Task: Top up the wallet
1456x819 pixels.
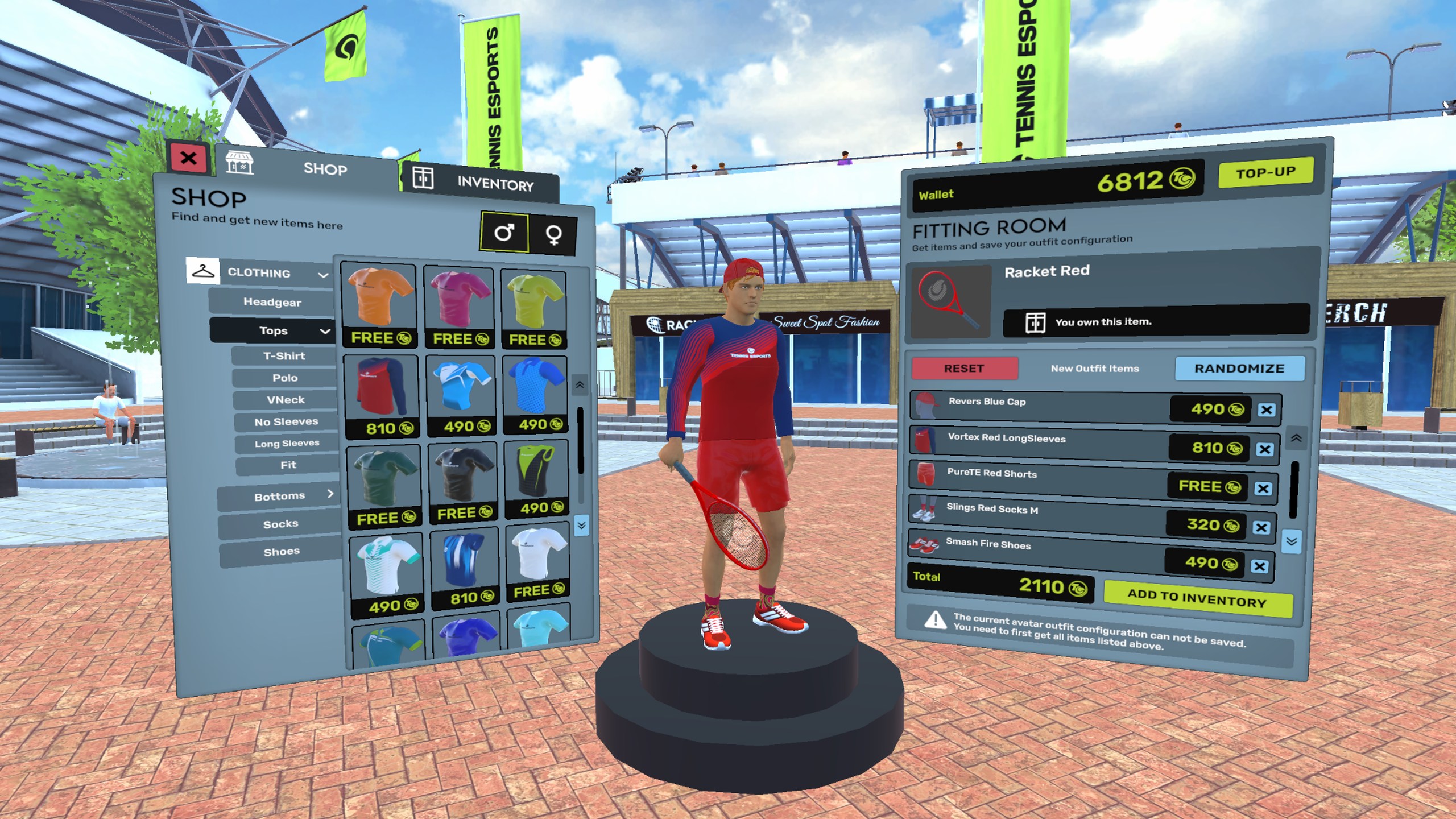Action: pos(1265,173)
